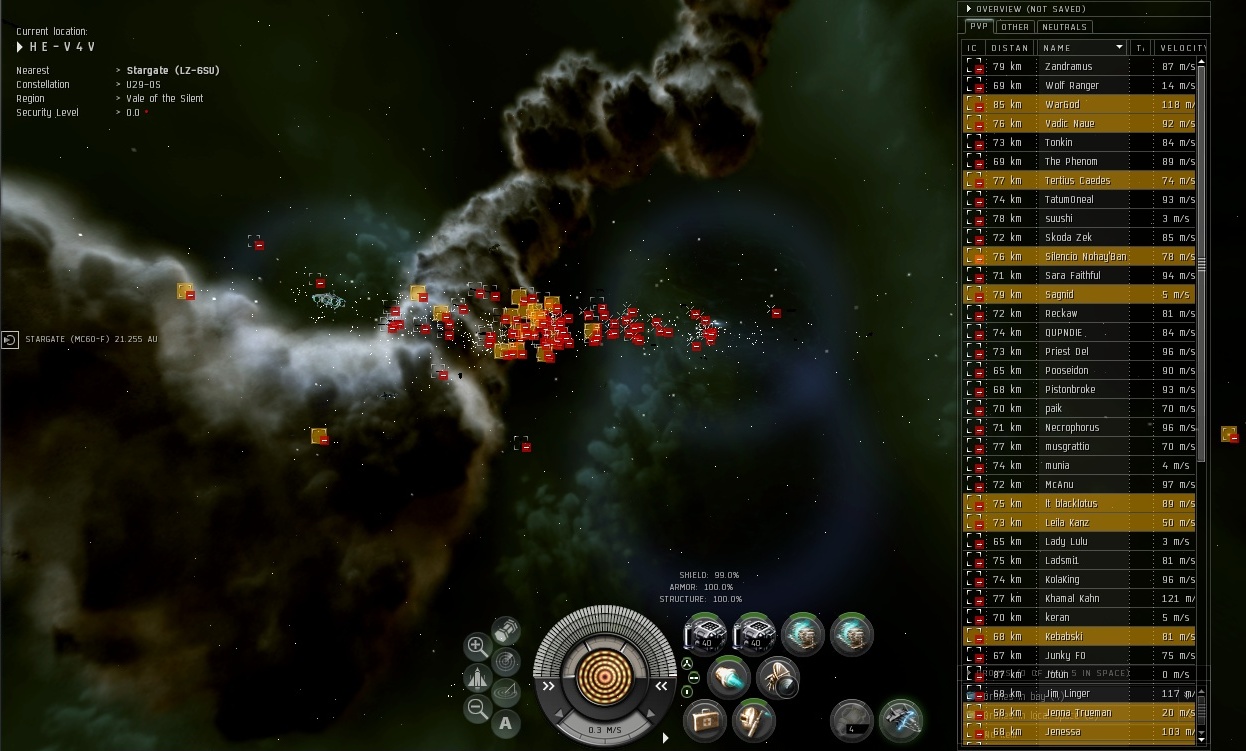Screen dimensions: 1246x751
Task: Select the Stargate MC6O-F bracket label
Action: click(90, 339)
